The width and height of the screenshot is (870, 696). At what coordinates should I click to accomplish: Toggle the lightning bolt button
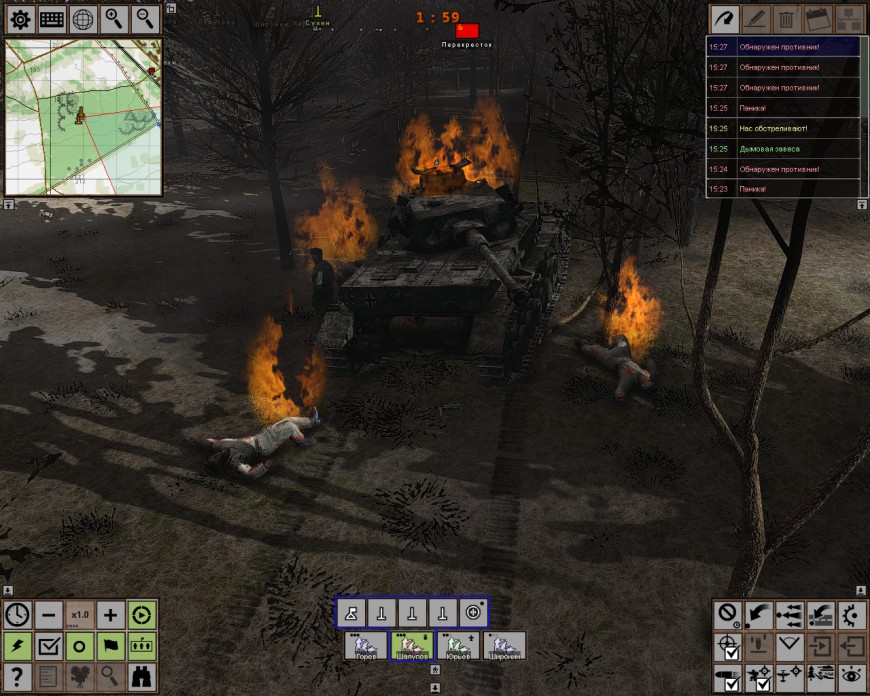pyautogui.click(x=17, y=645)
